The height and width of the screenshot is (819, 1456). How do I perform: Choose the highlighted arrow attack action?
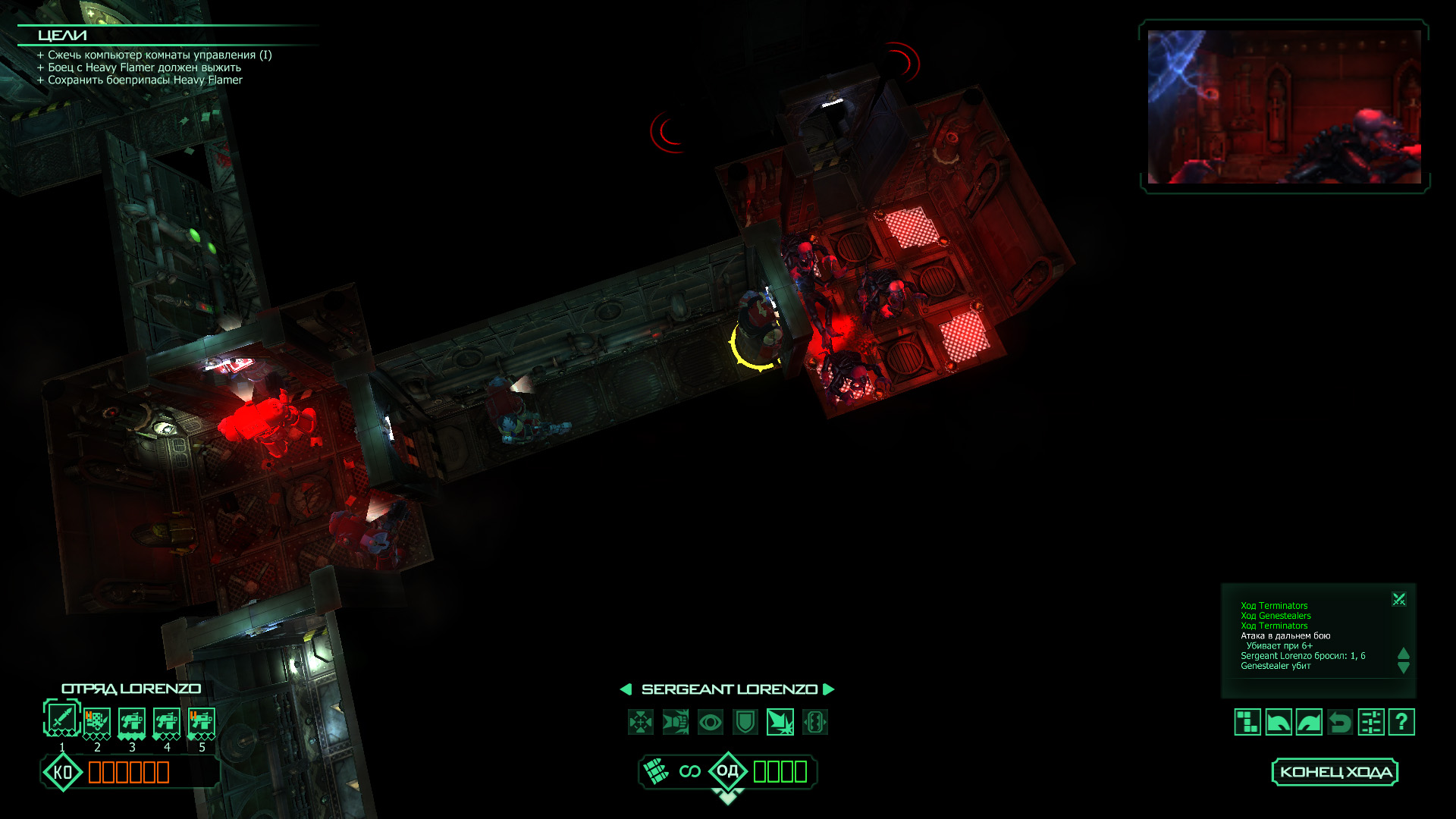[x=780, y=722]
